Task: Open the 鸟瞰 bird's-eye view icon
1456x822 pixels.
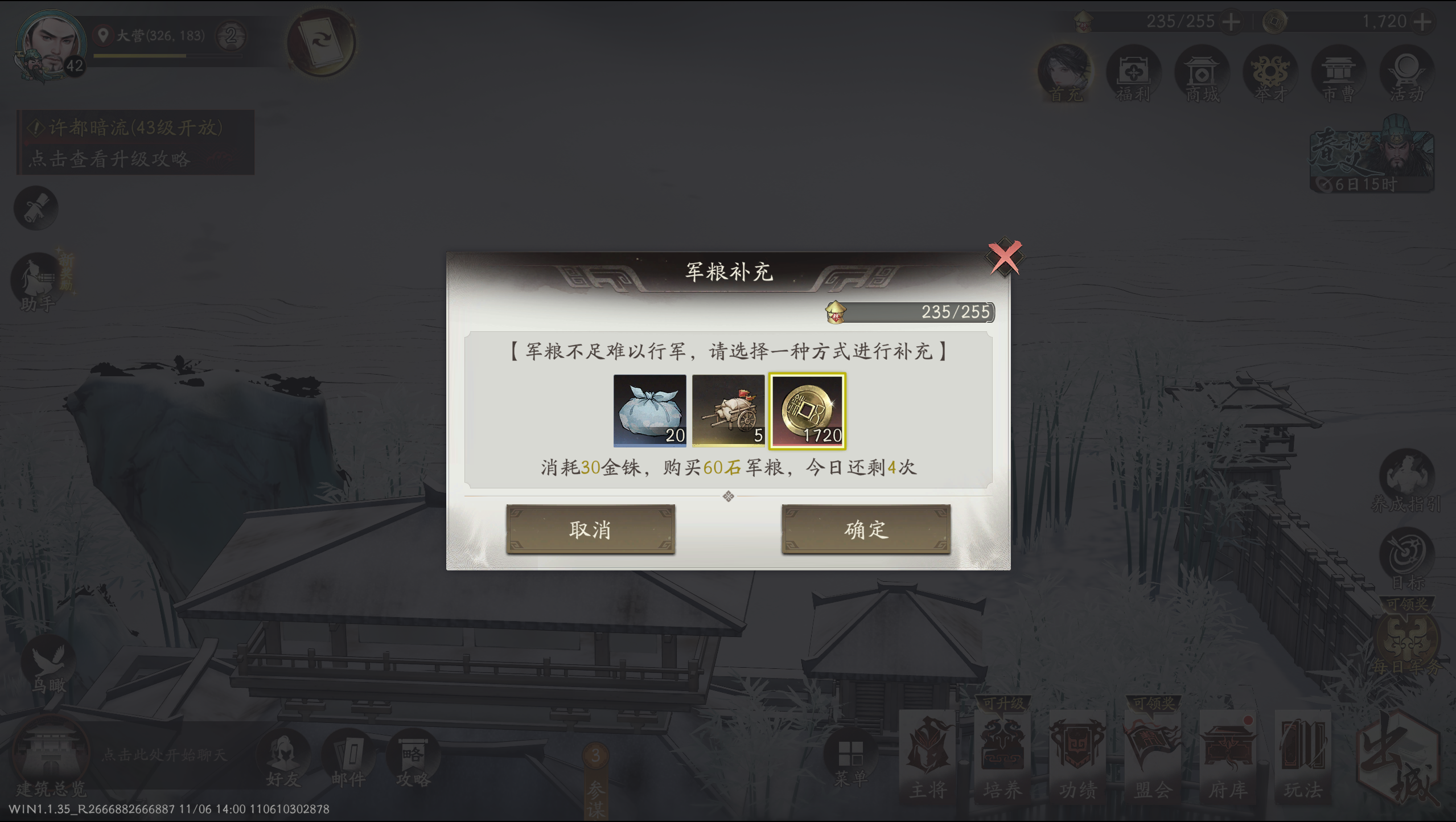Action: [x=48, y=660]
